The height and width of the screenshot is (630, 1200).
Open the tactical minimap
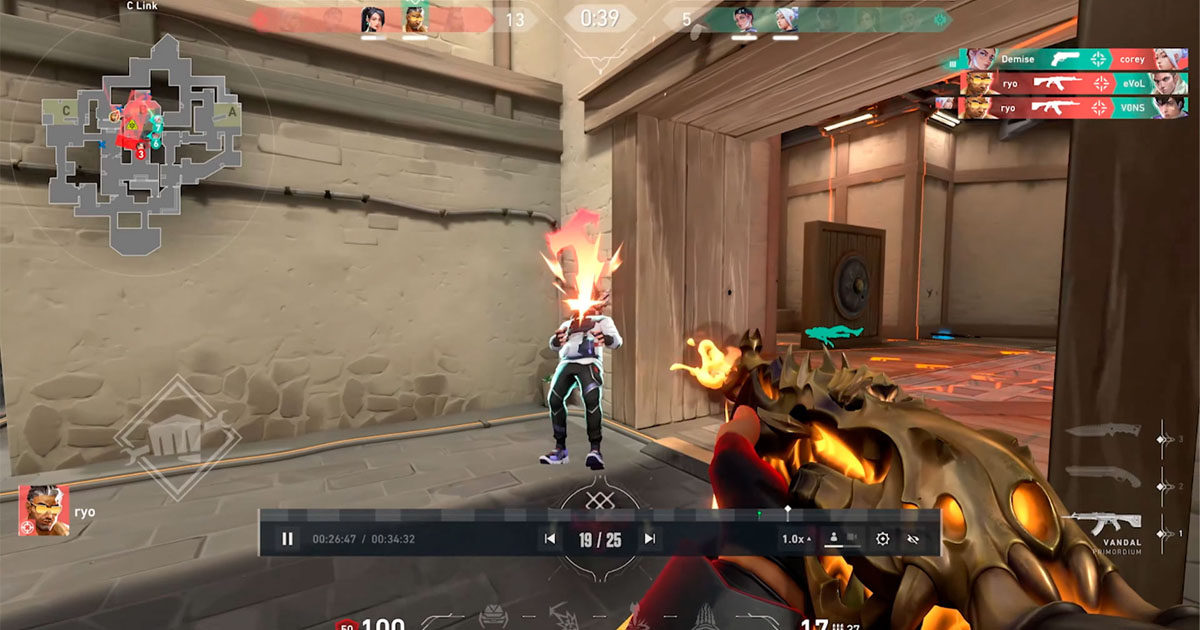pyautogui.click(x=140, y=140)
